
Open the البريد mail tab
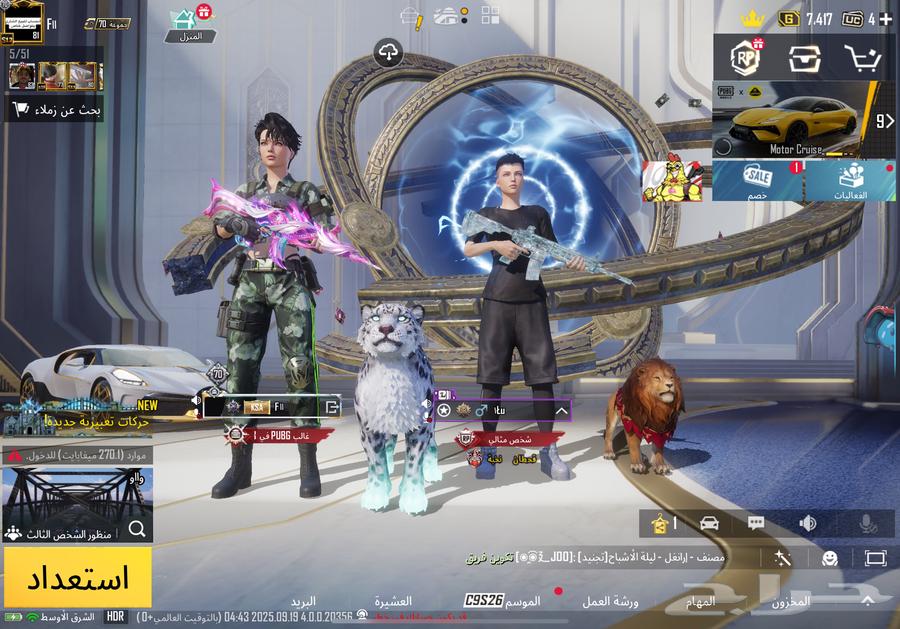(x=303, y=602)
